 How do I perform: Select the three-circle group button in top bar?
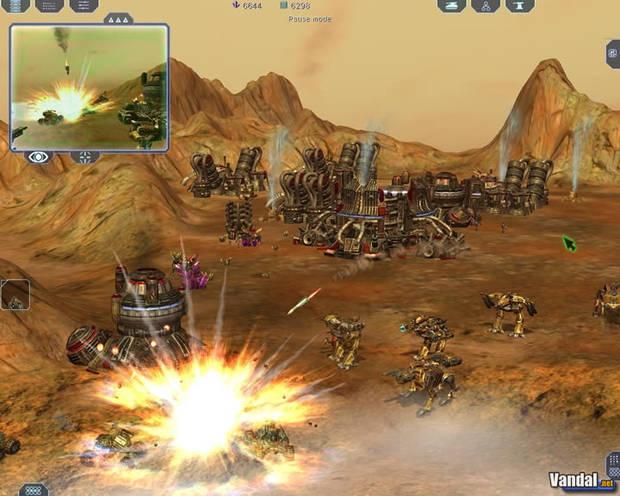(x=485, y=6)
